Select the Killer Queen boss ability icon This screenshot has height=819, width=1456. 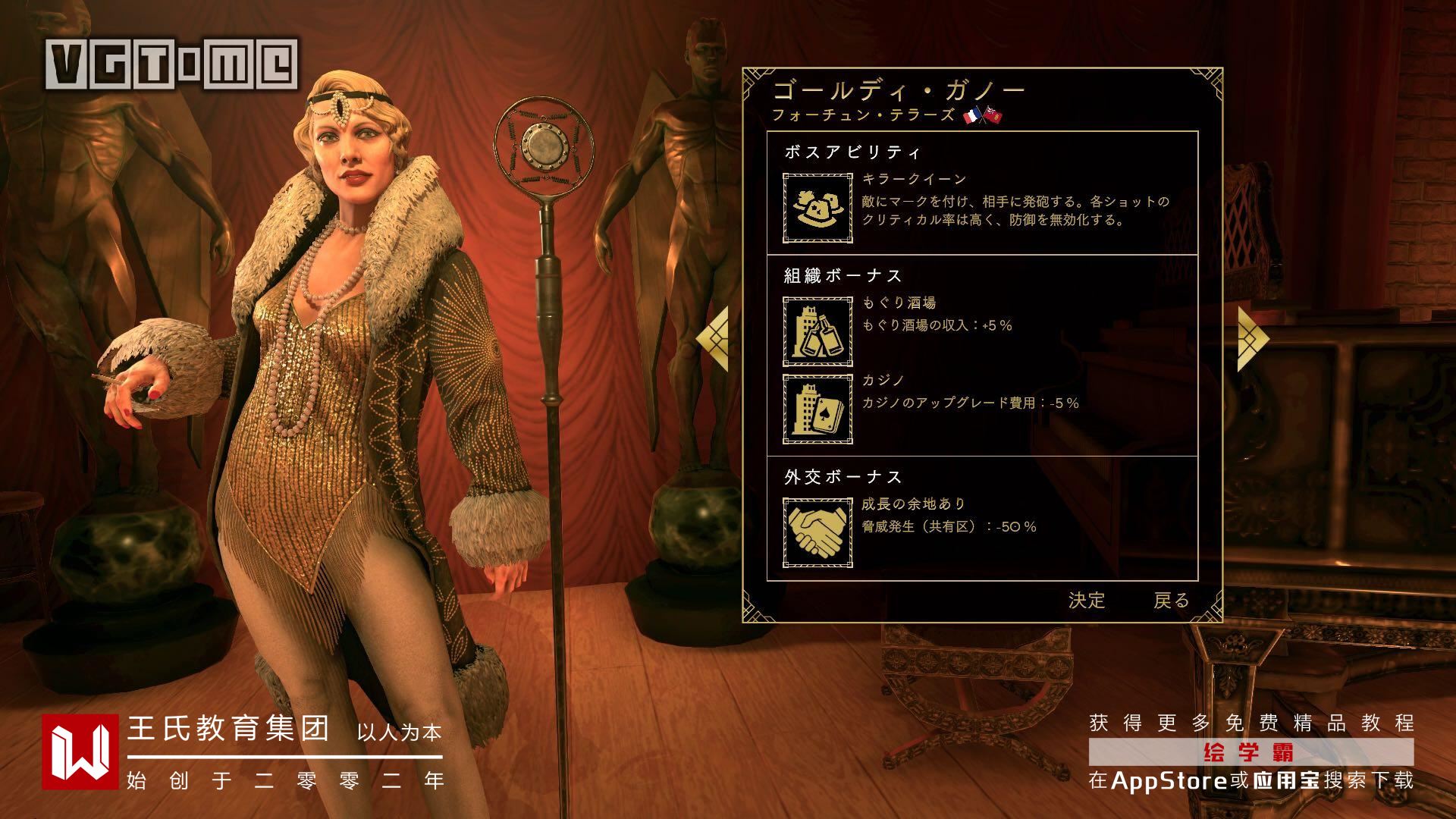[817, 208]
